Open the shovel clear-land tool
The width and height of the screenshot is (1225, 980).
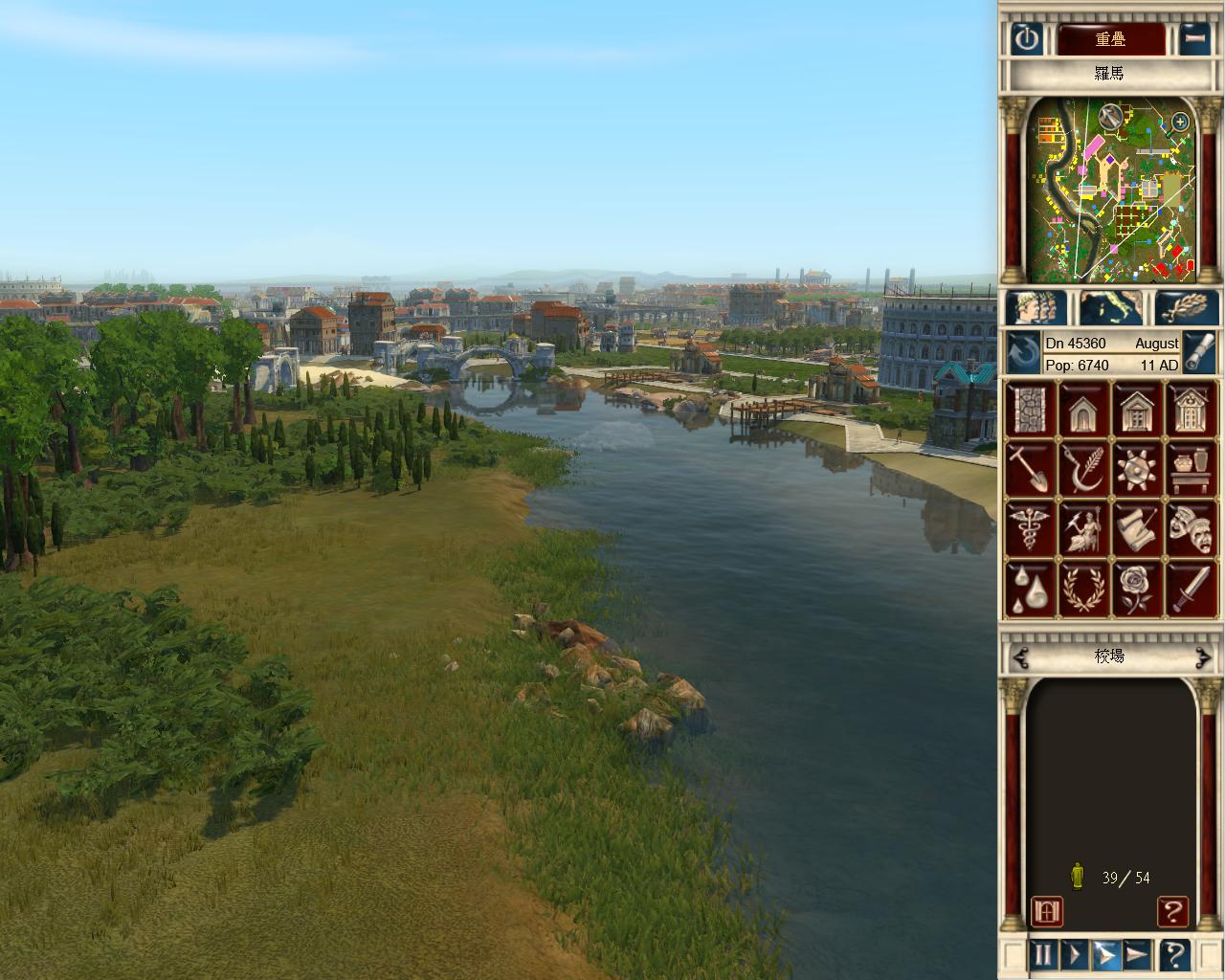1031,469
